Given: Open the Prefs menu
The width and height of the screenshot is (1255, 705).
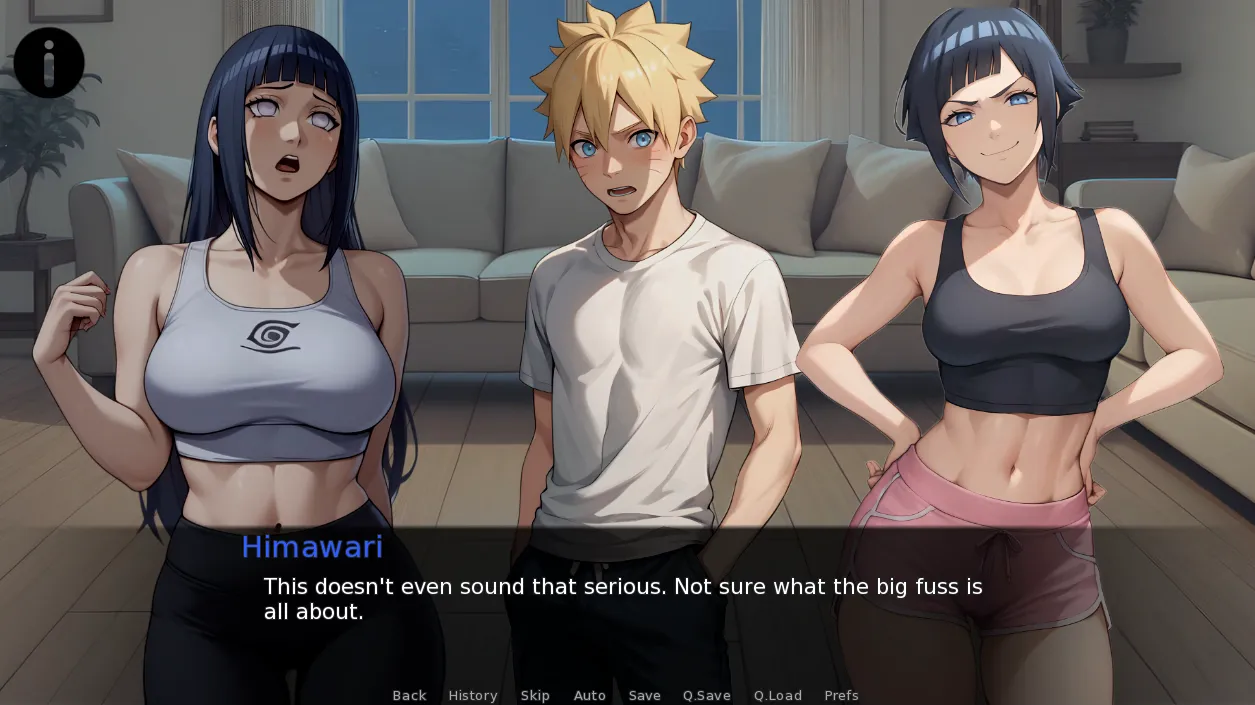Looking at the screenshot, I should click(x=841, y=695).
